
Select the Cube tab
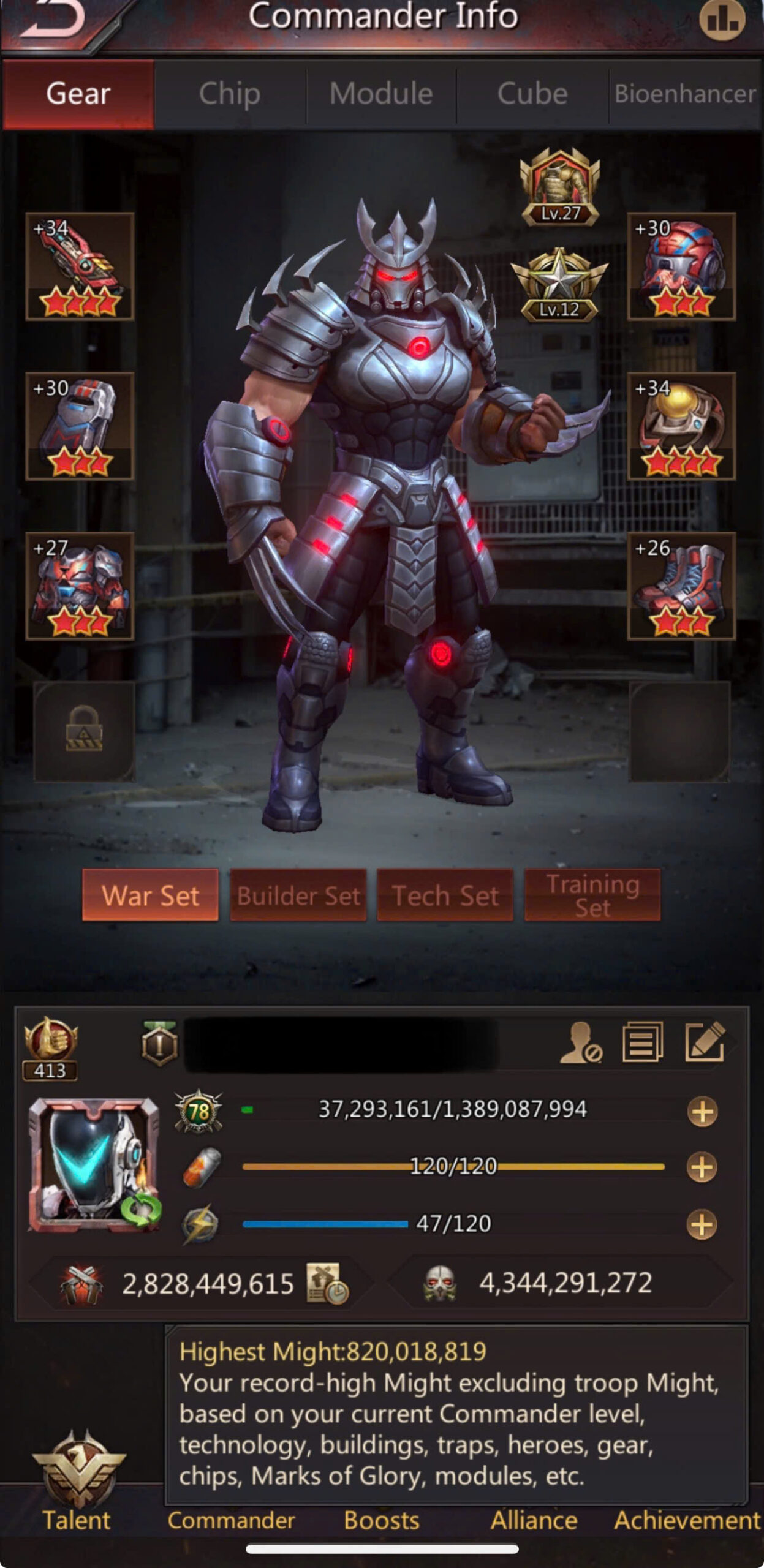(x=532, y=94)
